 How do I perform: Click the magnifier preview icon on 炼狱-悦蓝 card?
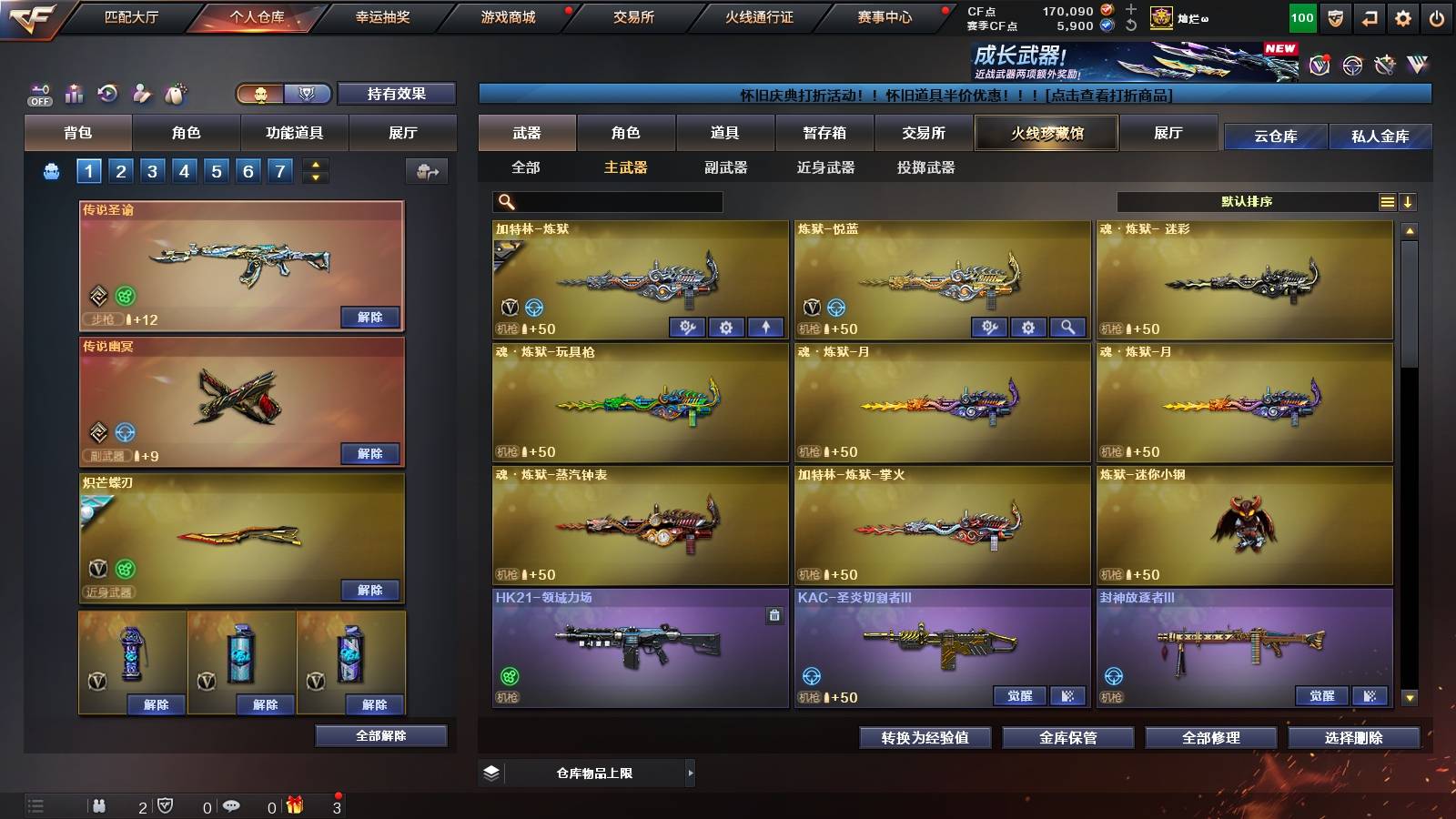coord(1069,326)
